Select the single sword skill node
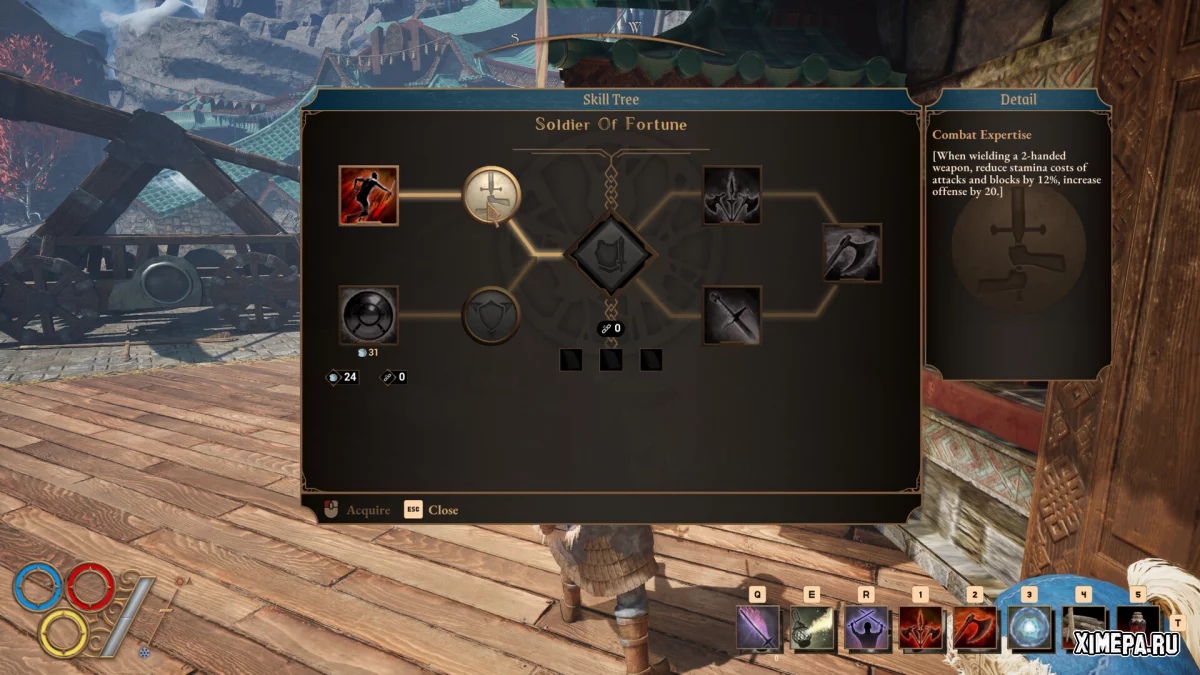The image size is (1200, 675). click(x=732, y=316)
